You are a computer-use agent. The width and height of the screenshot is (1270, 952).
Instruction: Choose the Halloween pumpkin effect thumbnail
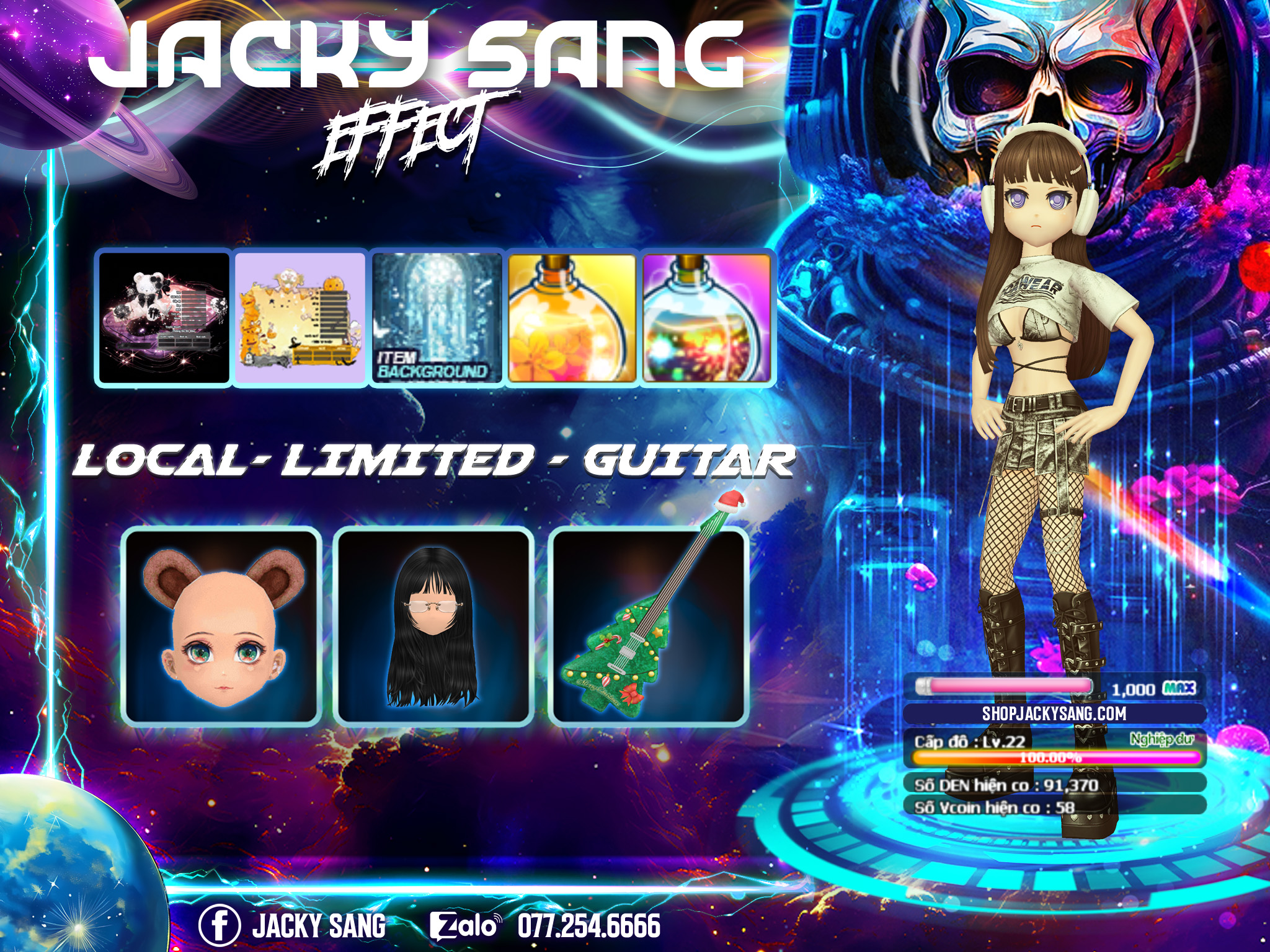300,318
